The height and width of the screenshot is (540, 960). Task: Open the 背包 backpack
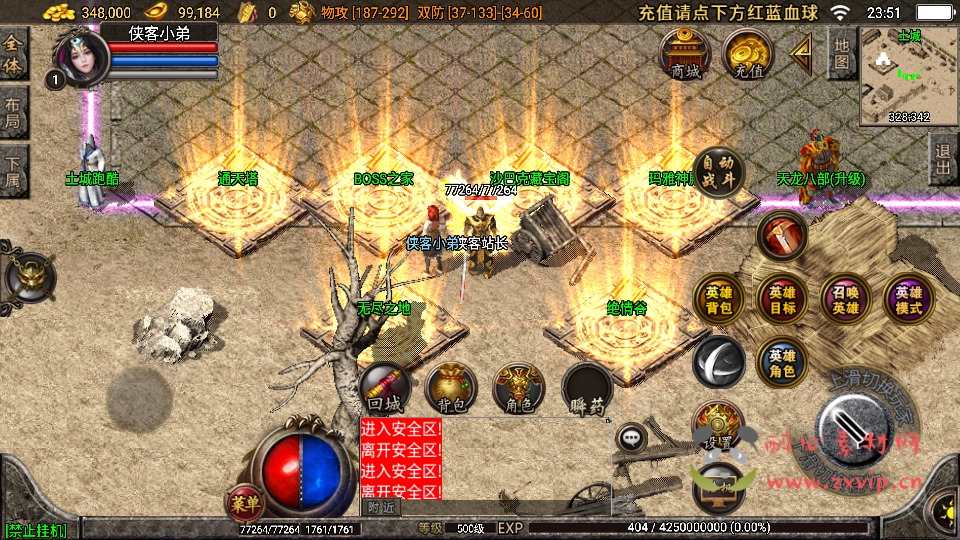[451, 388]
